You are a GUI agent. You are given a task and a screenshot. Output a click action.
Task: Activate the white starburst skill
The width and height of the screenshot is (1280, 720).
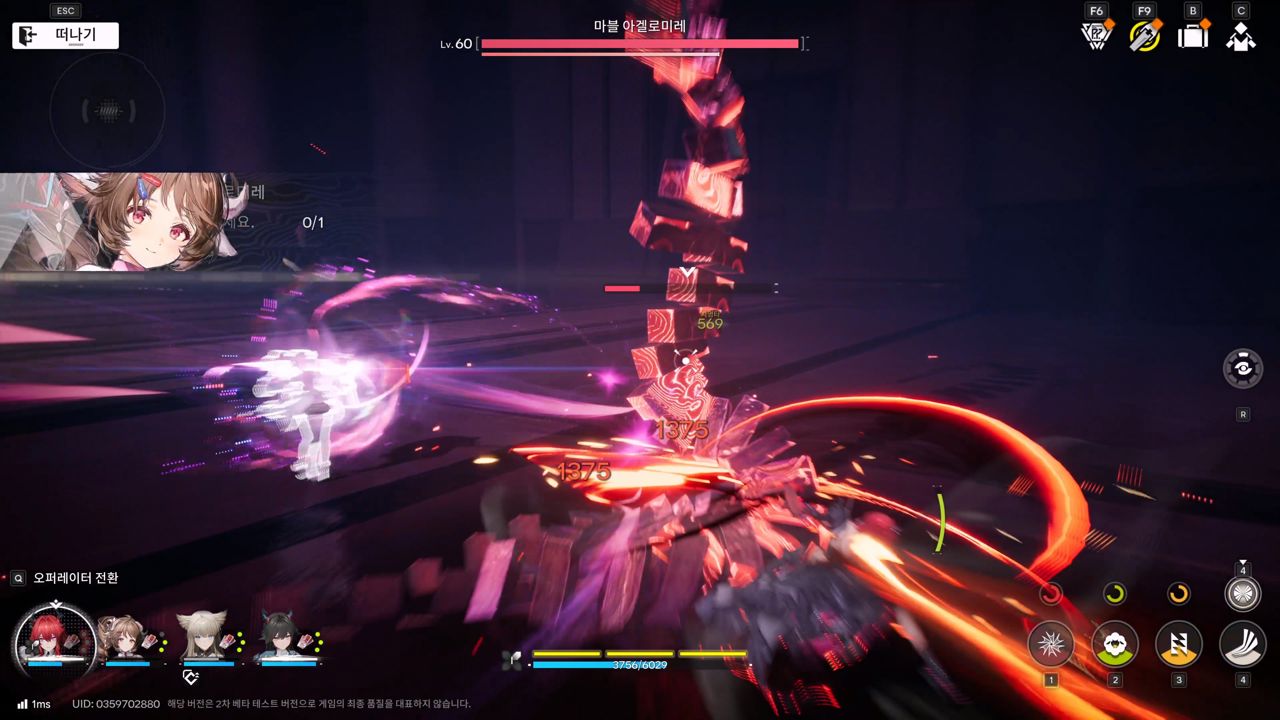click(1051, 645)
